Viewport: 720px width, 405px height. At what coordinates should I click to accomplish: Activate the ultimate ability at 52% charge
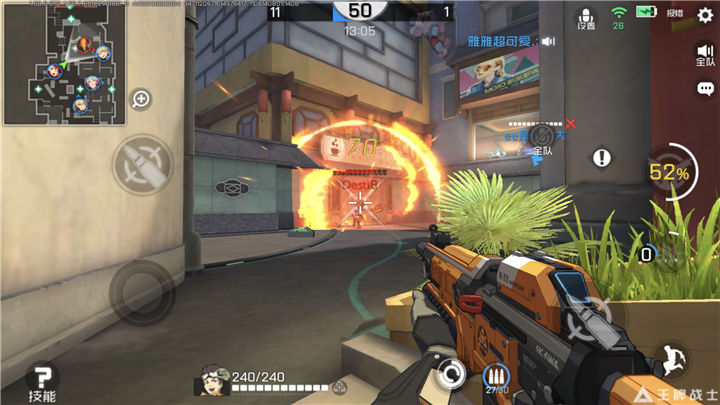tap(670, 172)
